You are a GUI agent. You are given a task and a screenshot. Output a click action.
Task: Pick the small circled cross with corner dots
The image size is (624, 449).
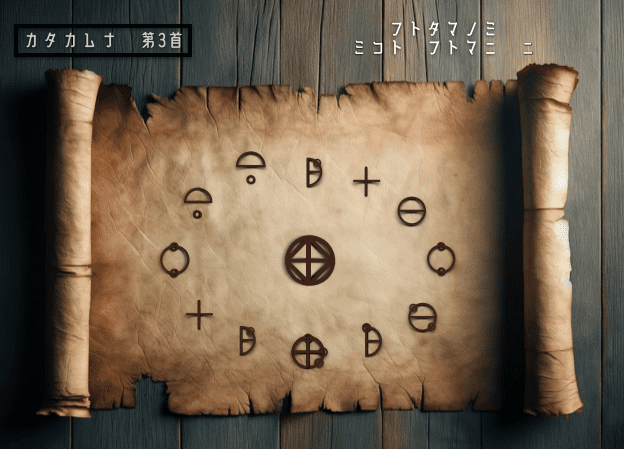[x=308, y=351]
